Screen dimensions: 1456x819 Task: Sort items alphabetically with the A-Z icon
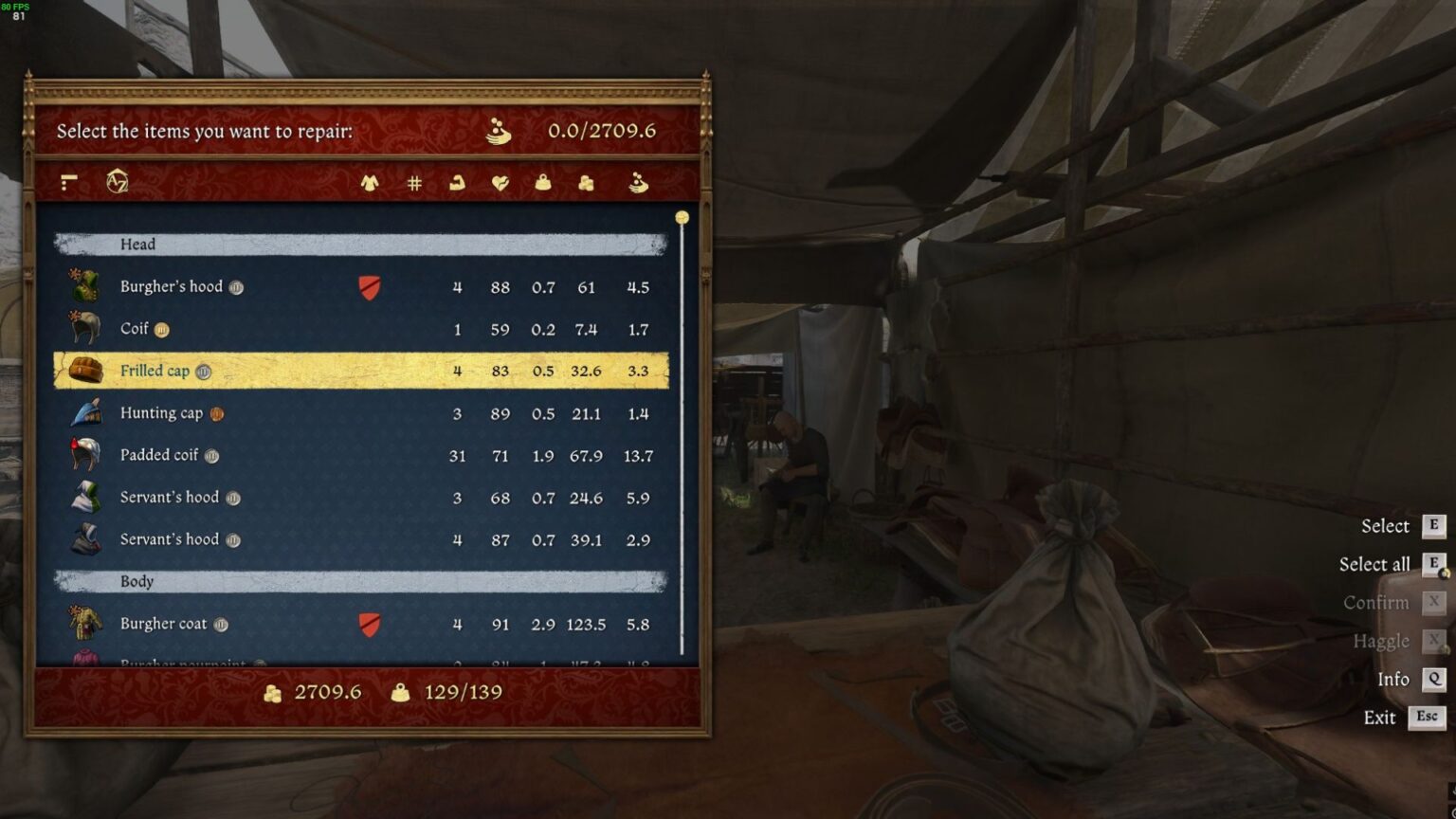[118, 182]
